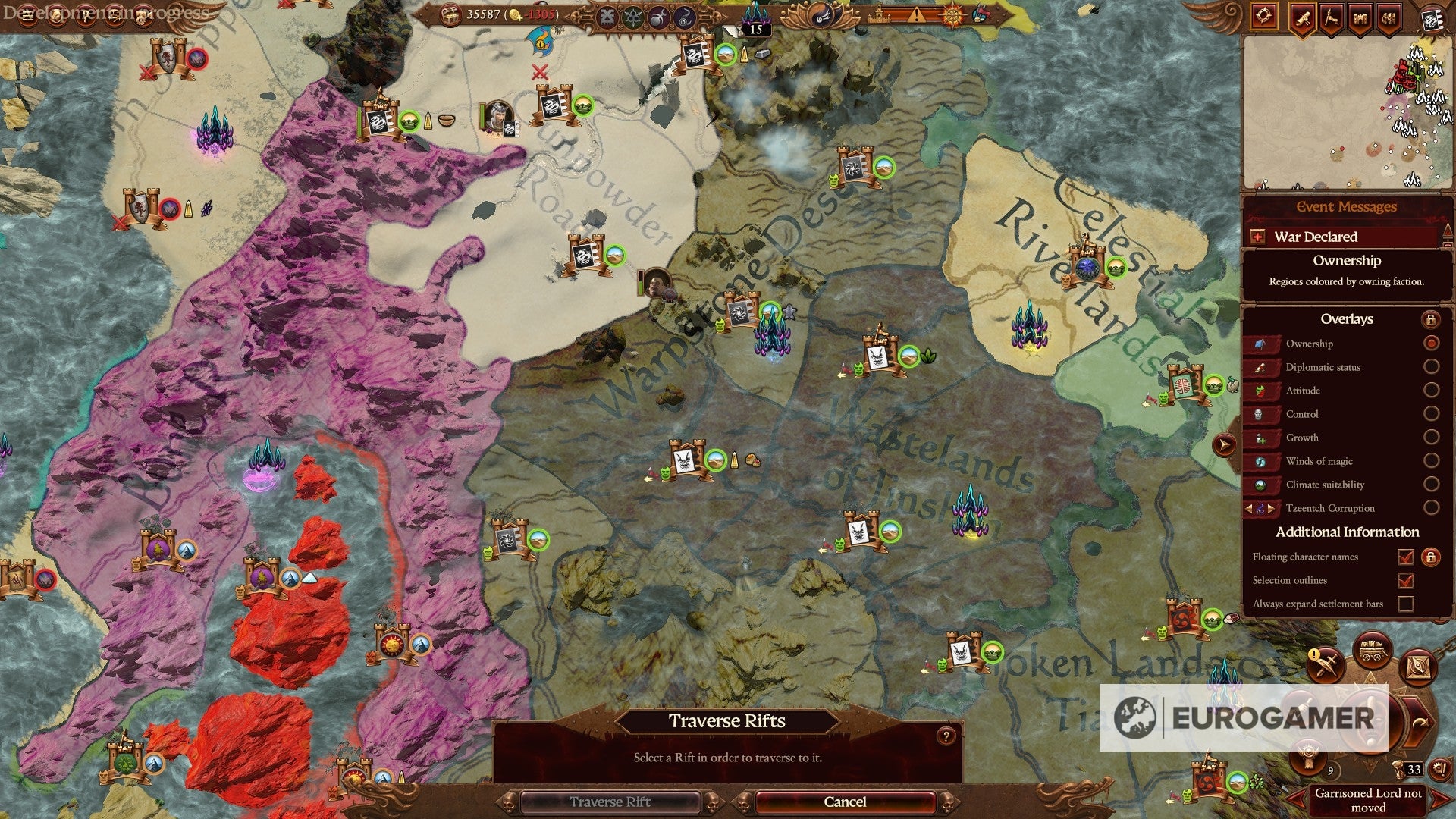Open the lord recruitment axe icon top right
Viewport: 1456px width, 819px height.
pyautogui.click(x=1330, y=18)
